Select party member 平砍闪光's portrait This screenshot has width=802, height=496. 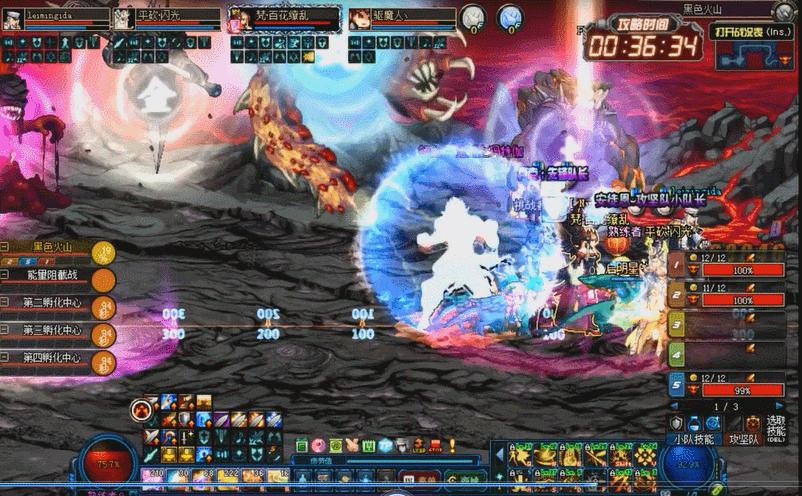click(x=123, y=19)
